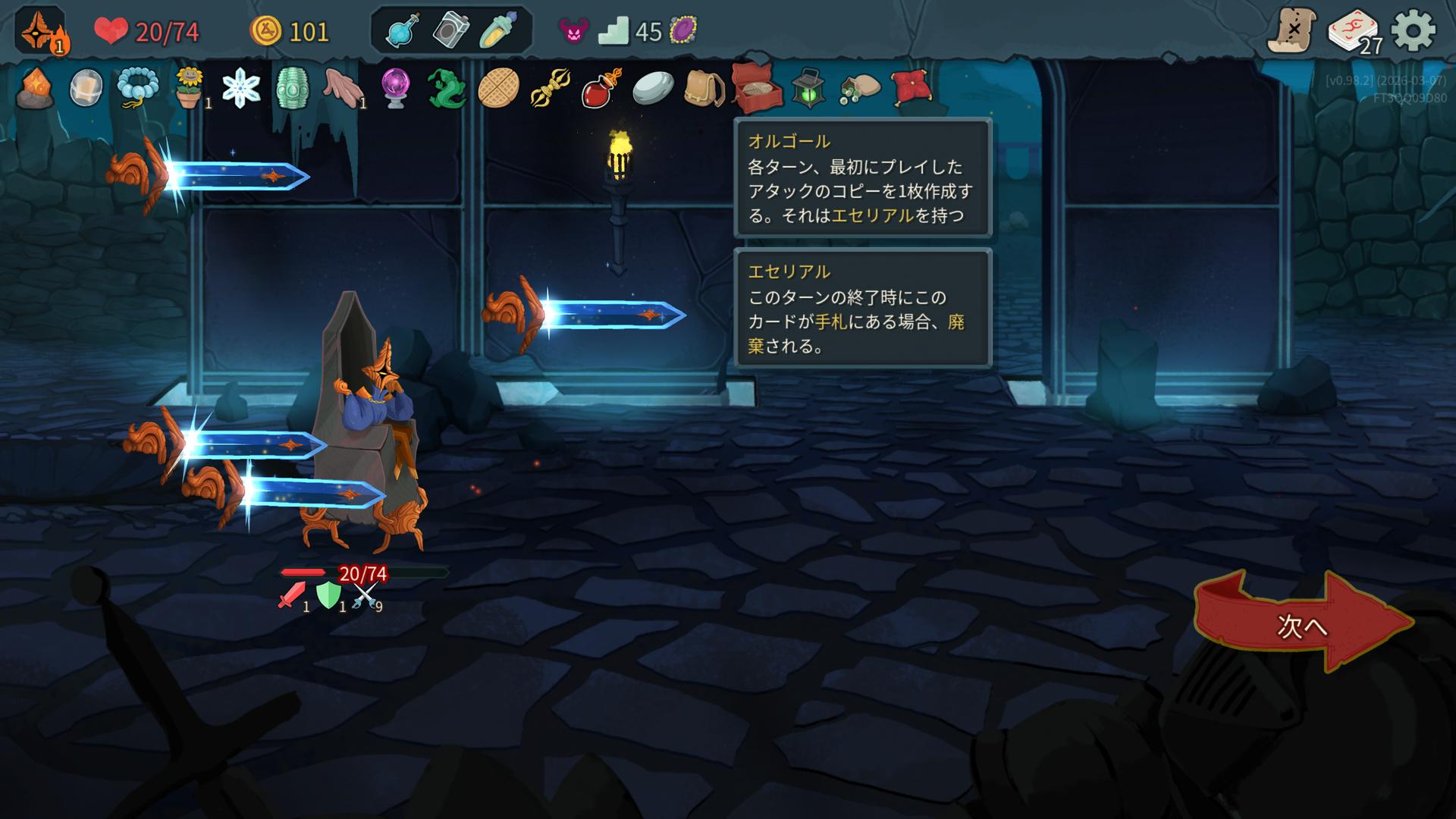
Task: Inspect the green lantern relic
Action: pos(808,88)
